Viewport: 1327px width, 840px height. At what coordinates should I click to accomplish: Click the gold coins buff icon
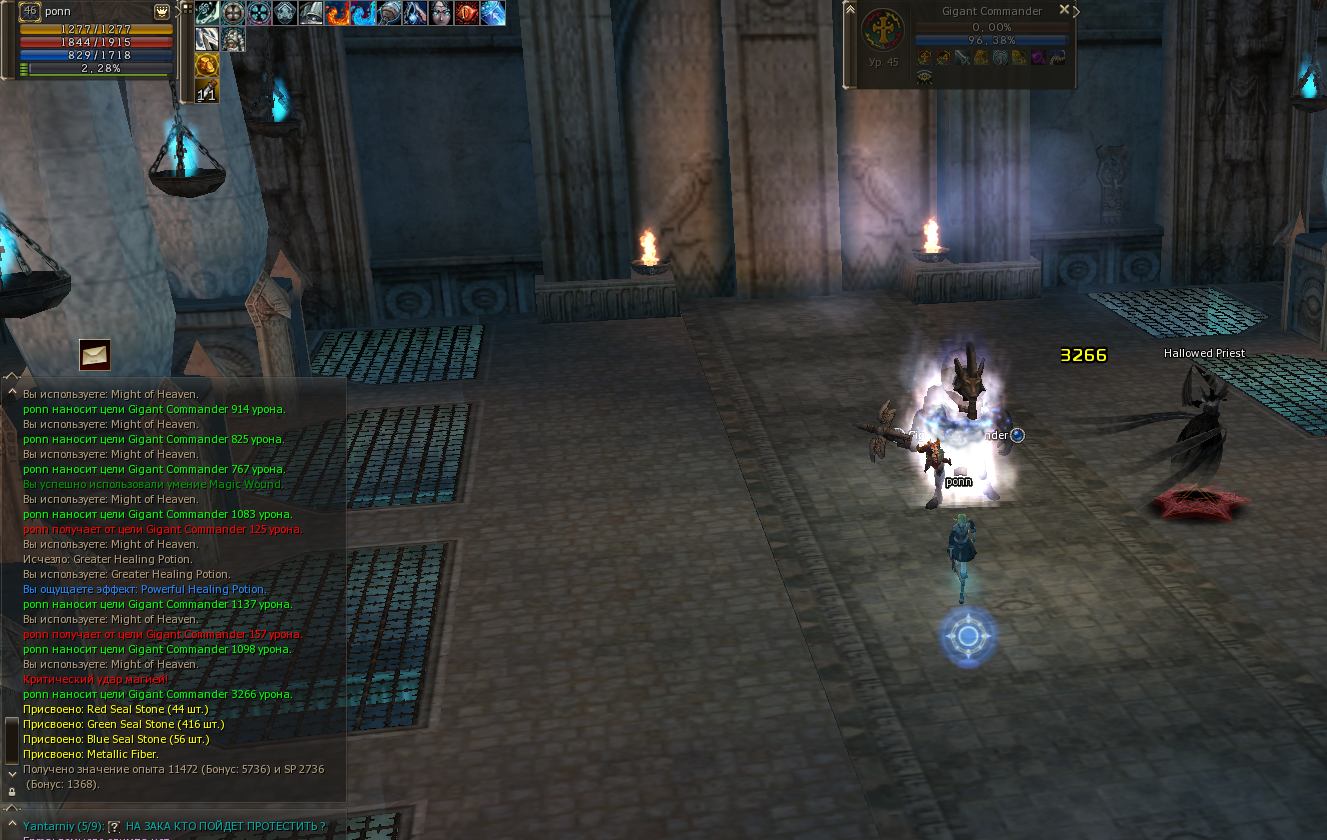[207, 66]
